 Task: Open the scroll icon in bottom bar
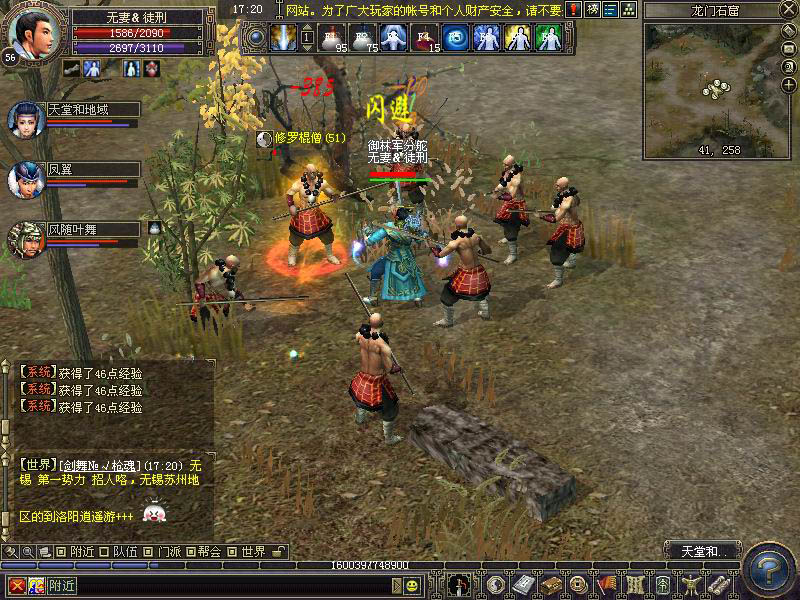click(x=718, y=585)
